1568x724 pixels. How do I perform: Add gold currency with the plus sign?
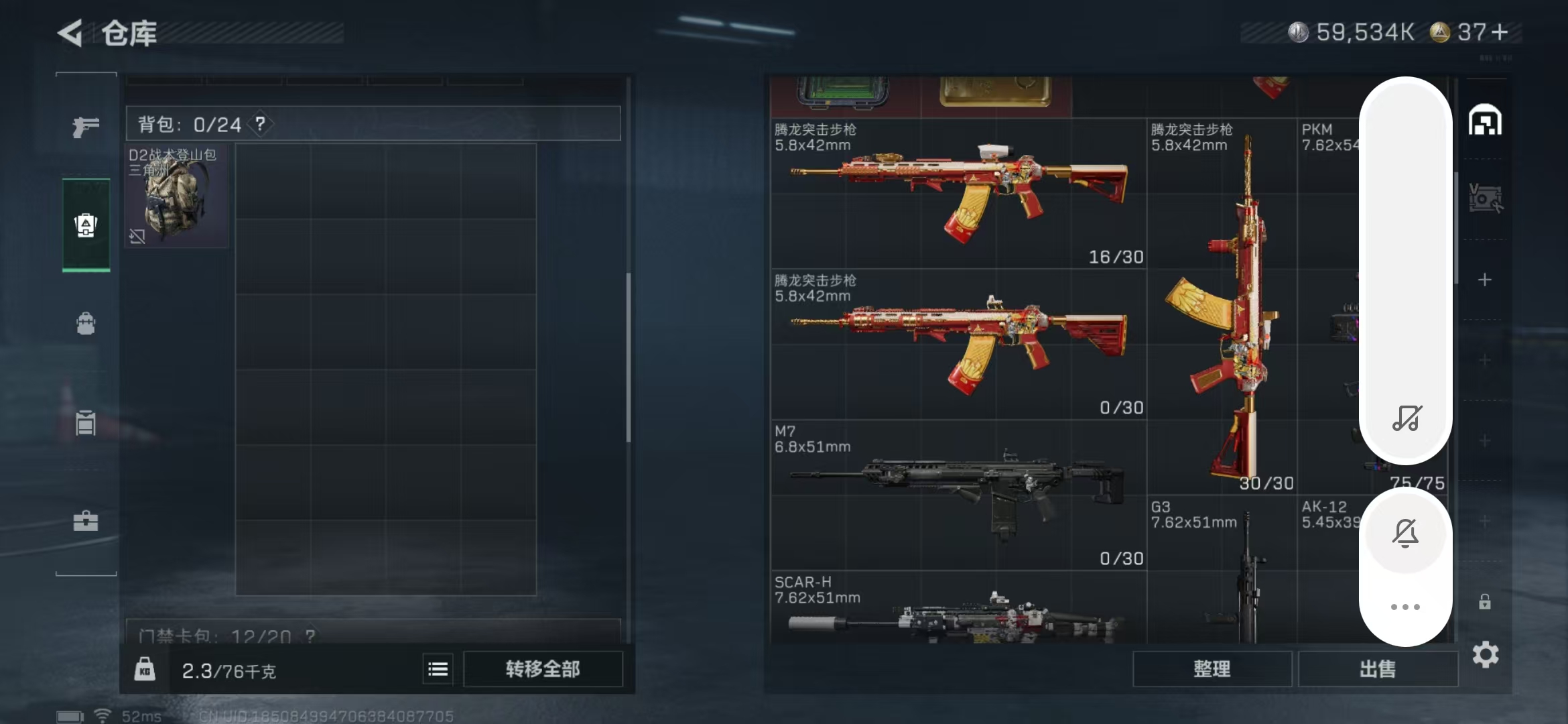click(x=1500, y=32)
